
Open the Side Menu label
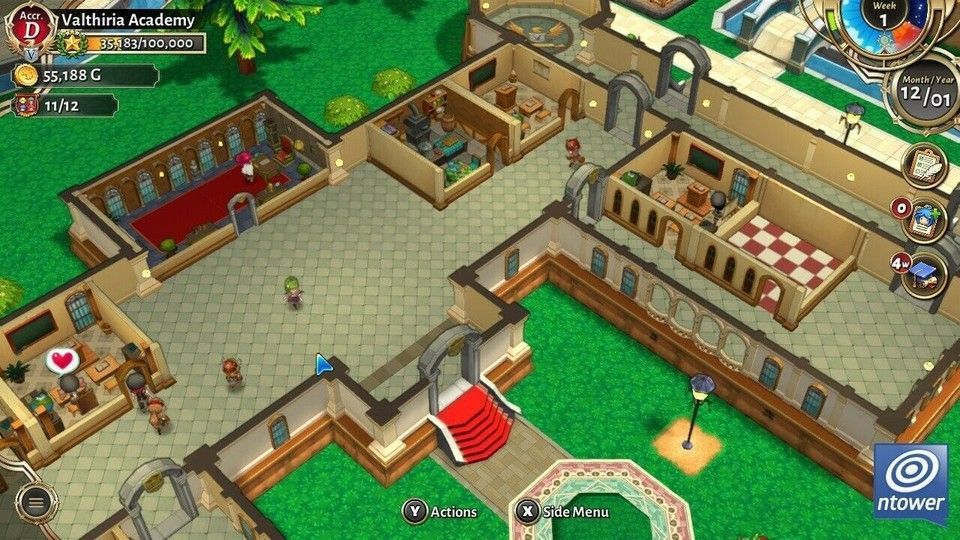pos(564,512)
